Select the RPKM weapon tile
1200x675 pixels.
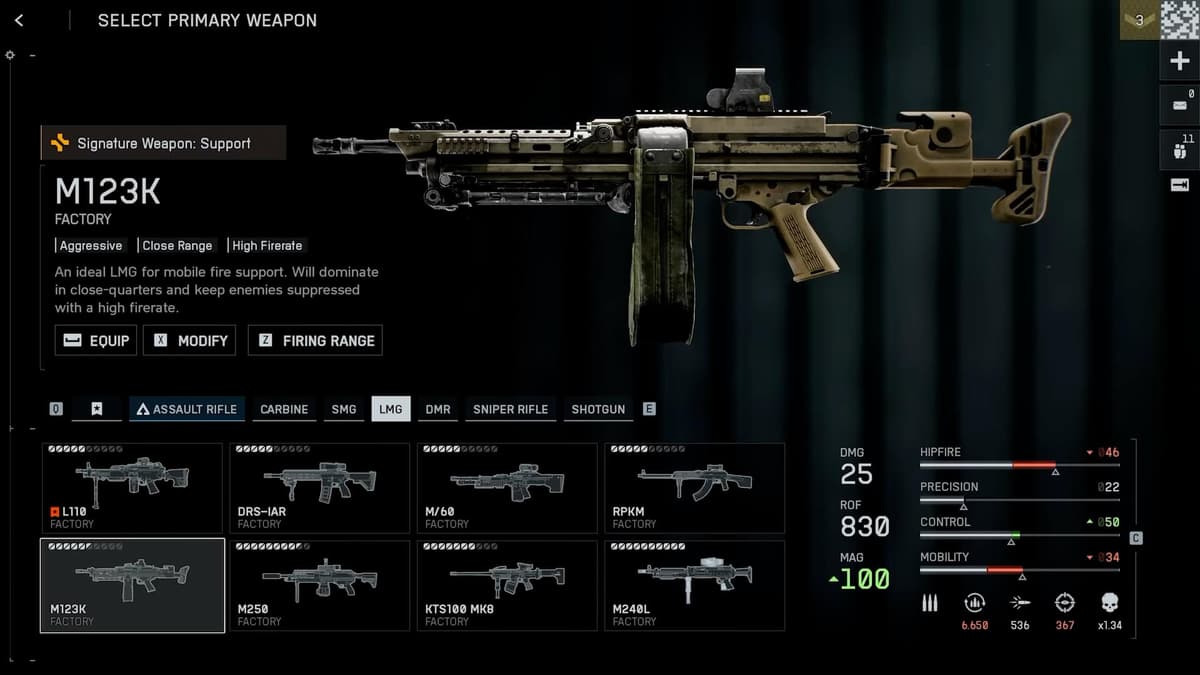694,488
